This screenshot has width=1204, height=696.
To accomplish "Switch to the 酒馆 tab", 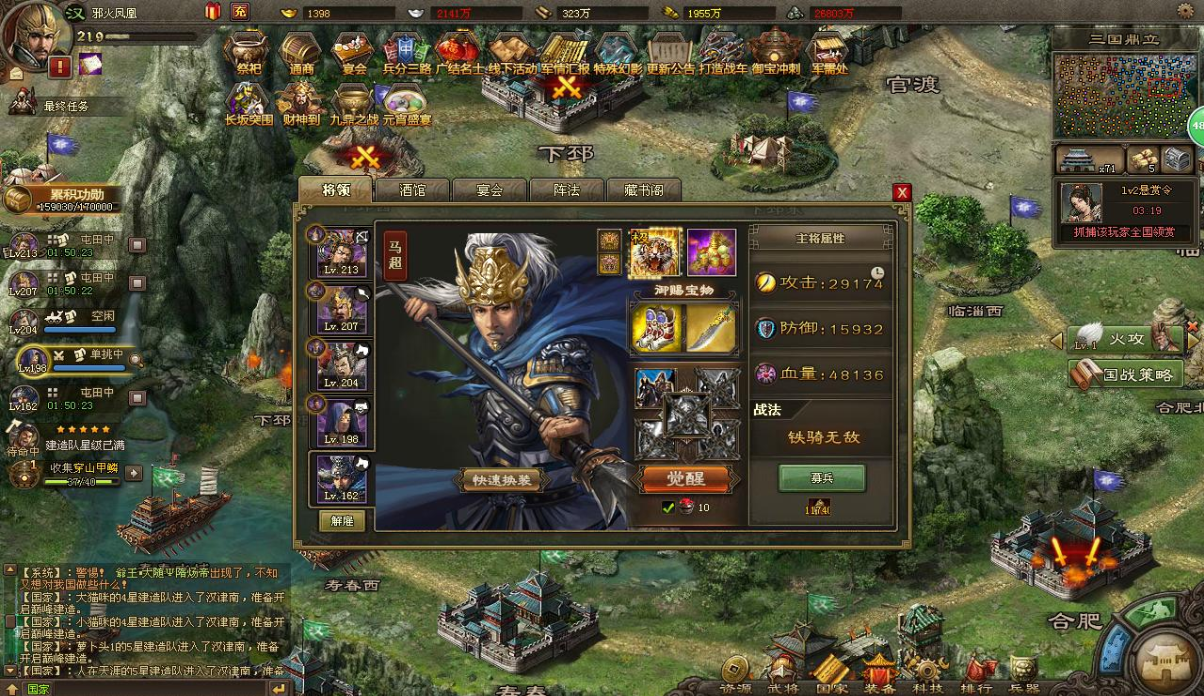I will coord(412,189).
